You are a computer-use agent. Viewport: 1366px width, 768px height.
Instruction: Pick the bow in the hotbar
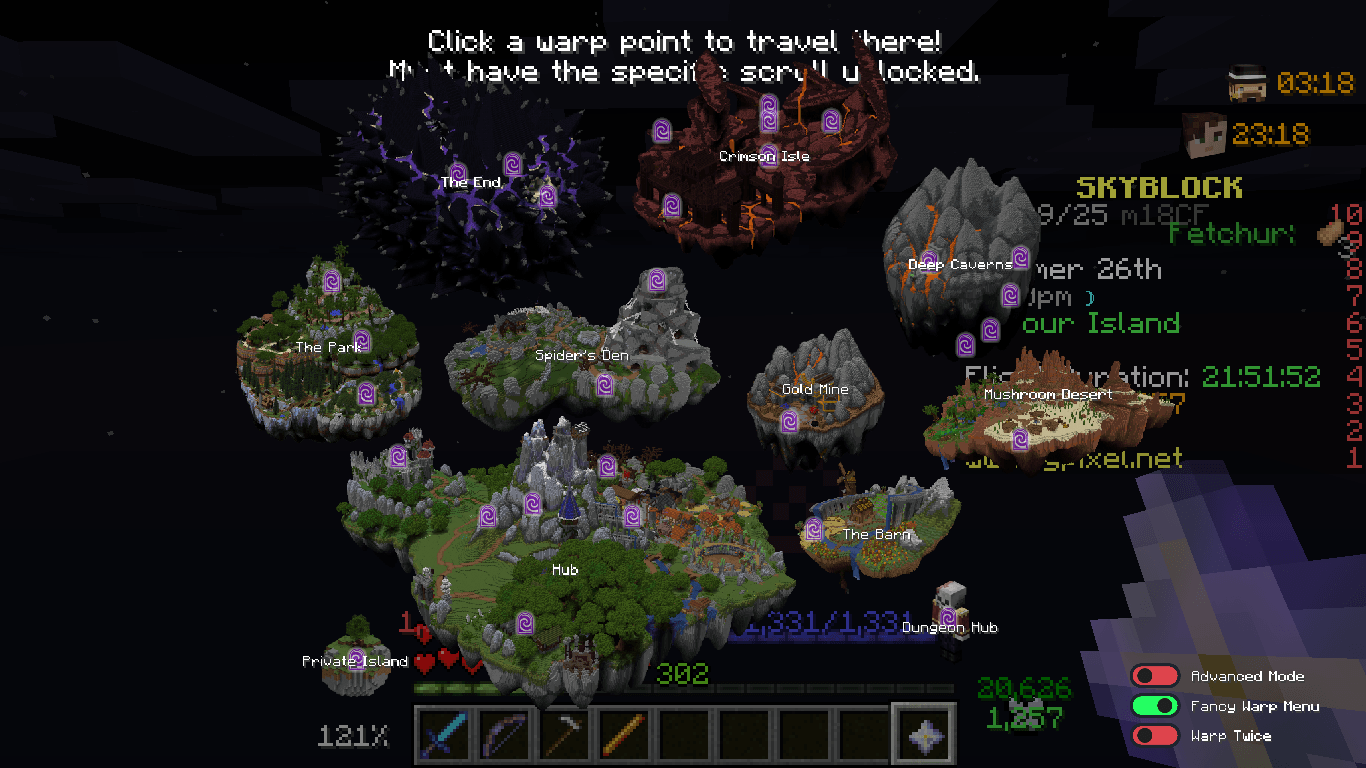pyautogui.click(x=504, y=734)
